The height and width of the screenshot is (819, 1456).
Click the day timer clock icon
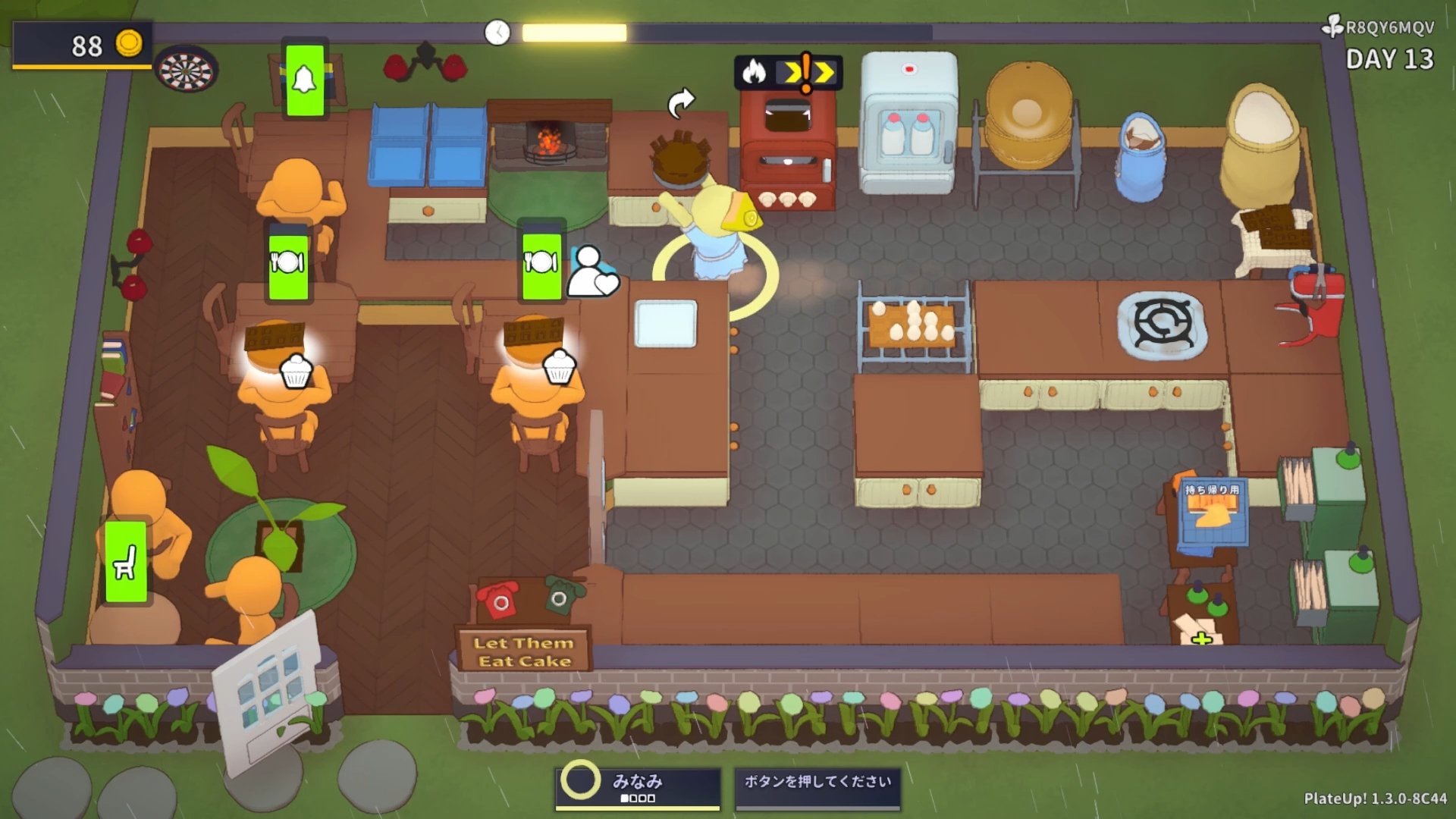tap(497, 33)
